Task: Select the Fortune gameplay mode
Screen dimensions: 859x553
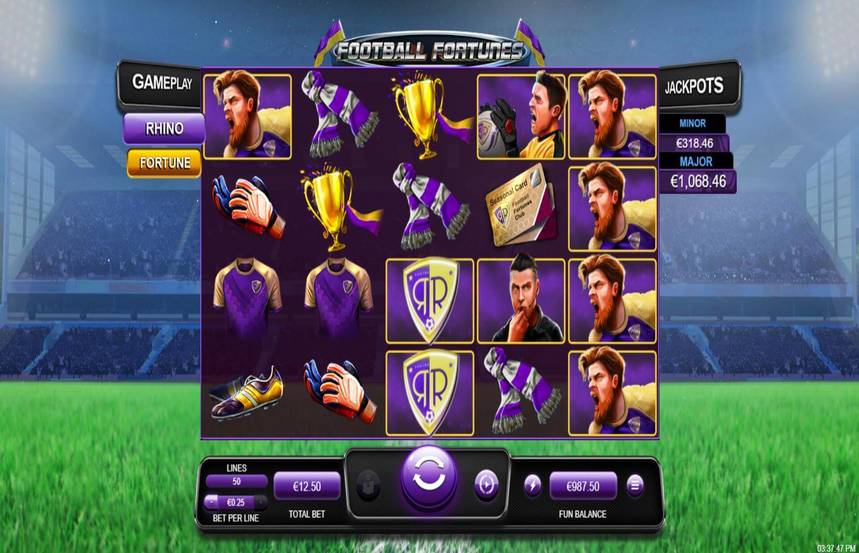Action: point(164,163)
